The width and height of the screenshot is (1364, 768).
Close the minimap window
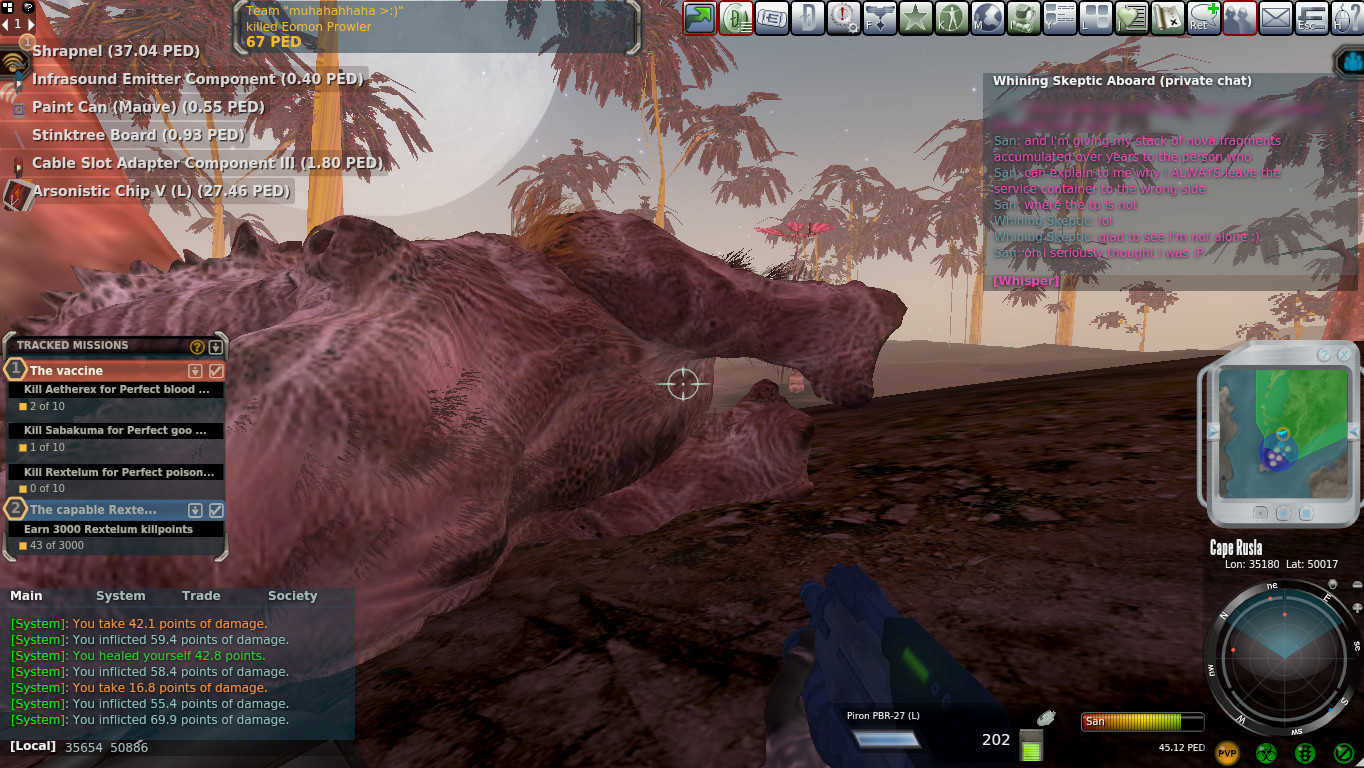click(1343, 355)
